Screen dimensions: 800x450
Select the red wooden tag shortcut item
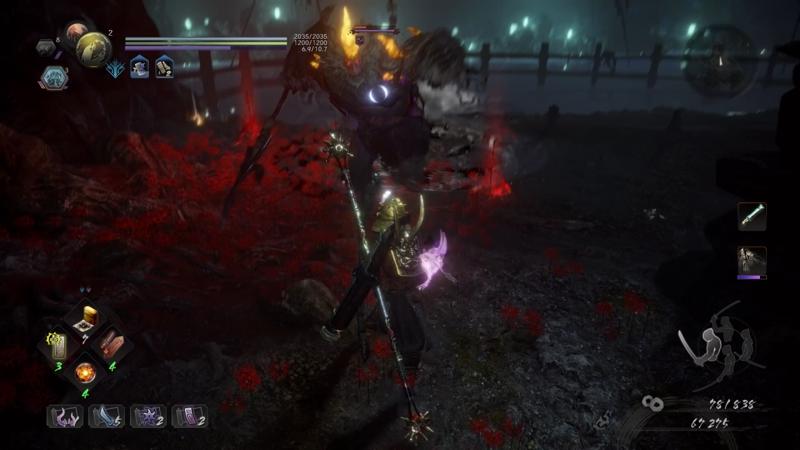(112, 345)
